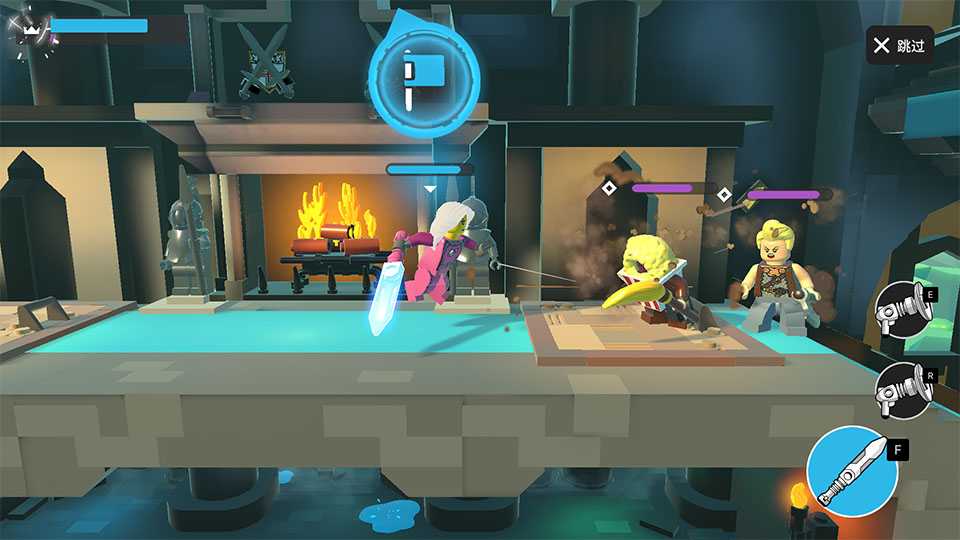Skip the scene with the 跳过 button

(x=900, y=46)
